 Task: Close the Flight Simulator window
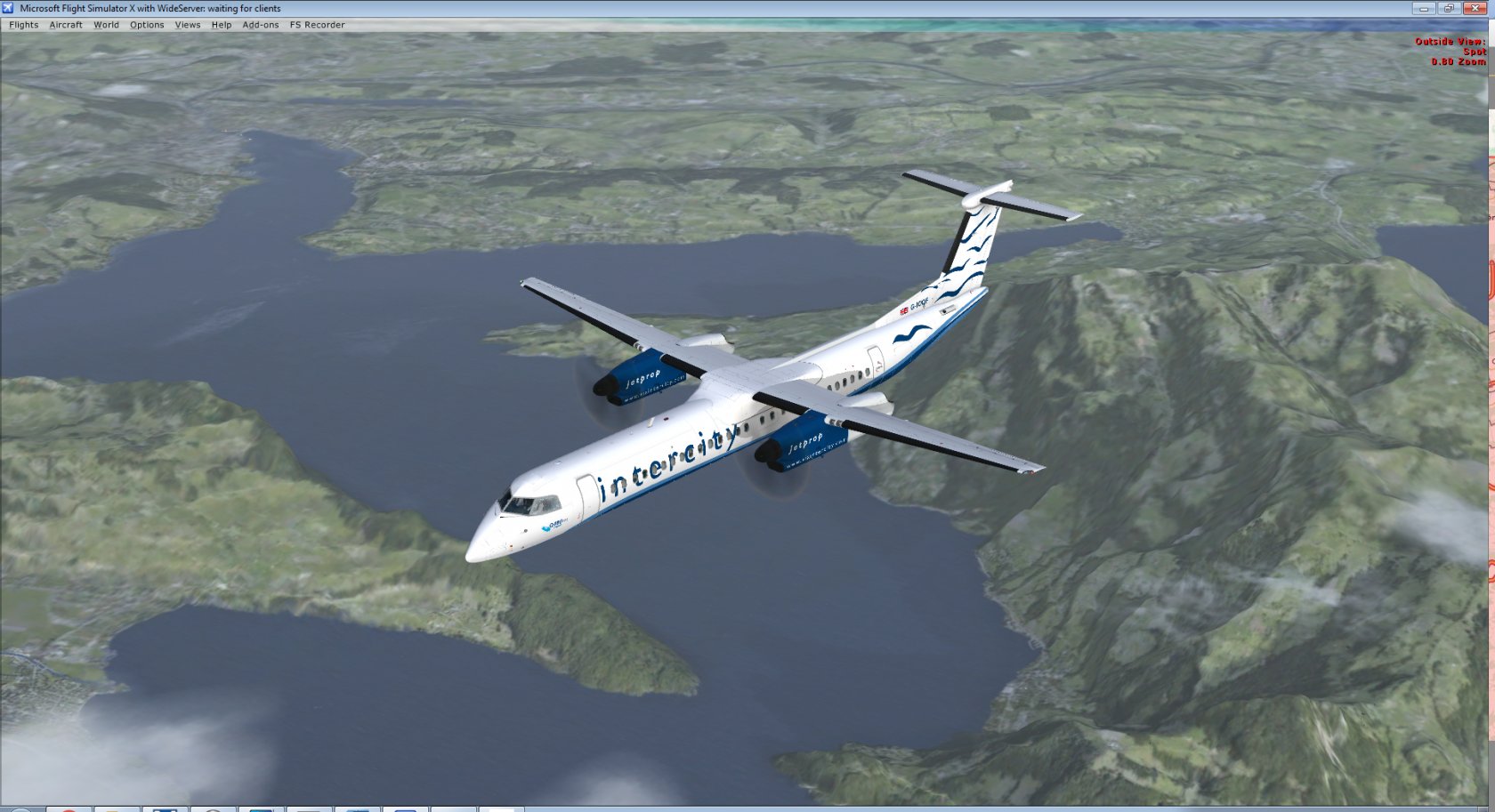pyautogui.click(x=1476, y=8)
